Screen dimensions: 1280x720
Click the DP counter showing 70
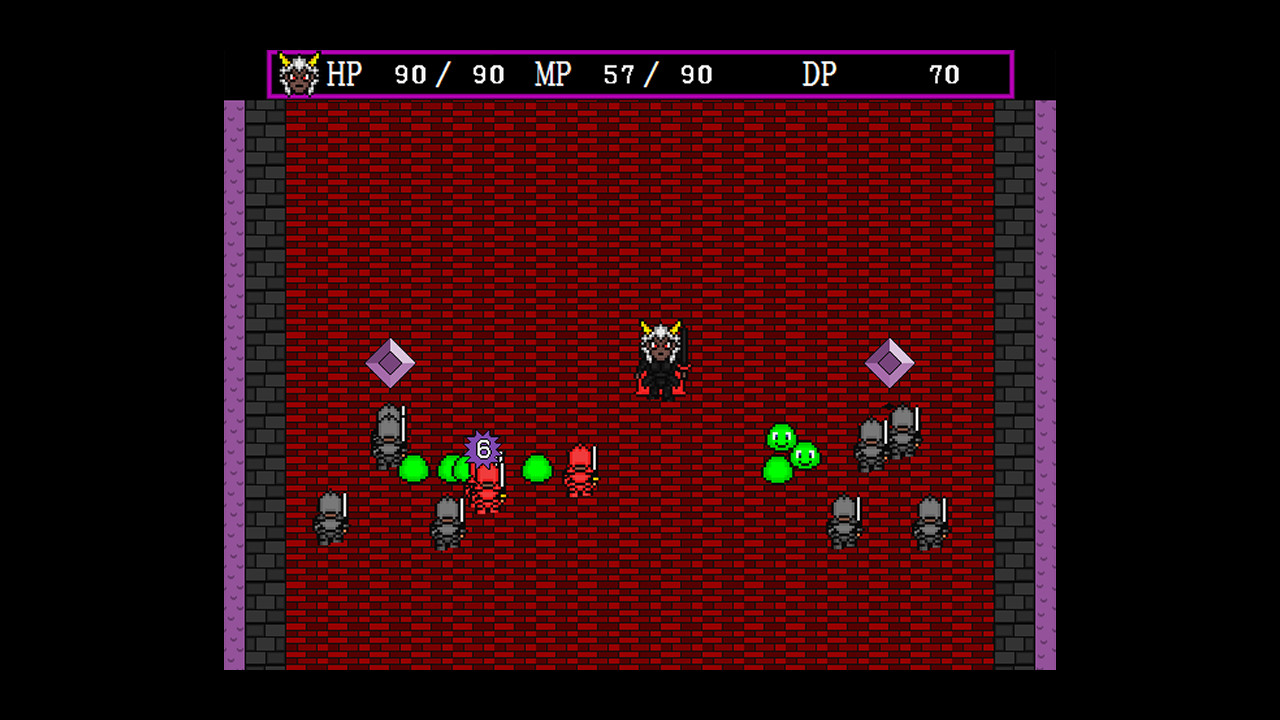click(x=943, y=72)
